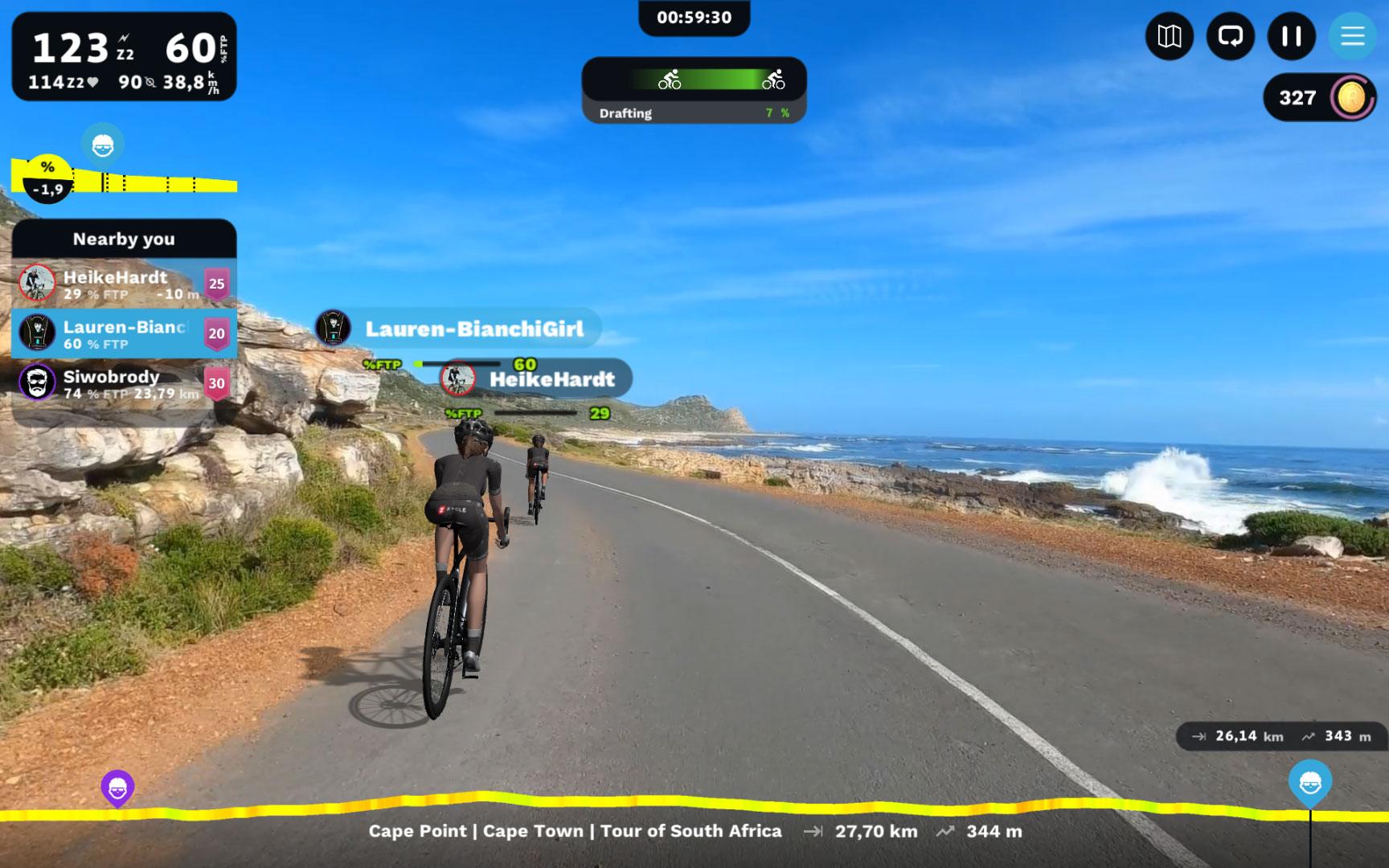This screenshot has height=868, width=1389.
Task: Click the power and heart rate data panel
Action: tap(124, 56)
